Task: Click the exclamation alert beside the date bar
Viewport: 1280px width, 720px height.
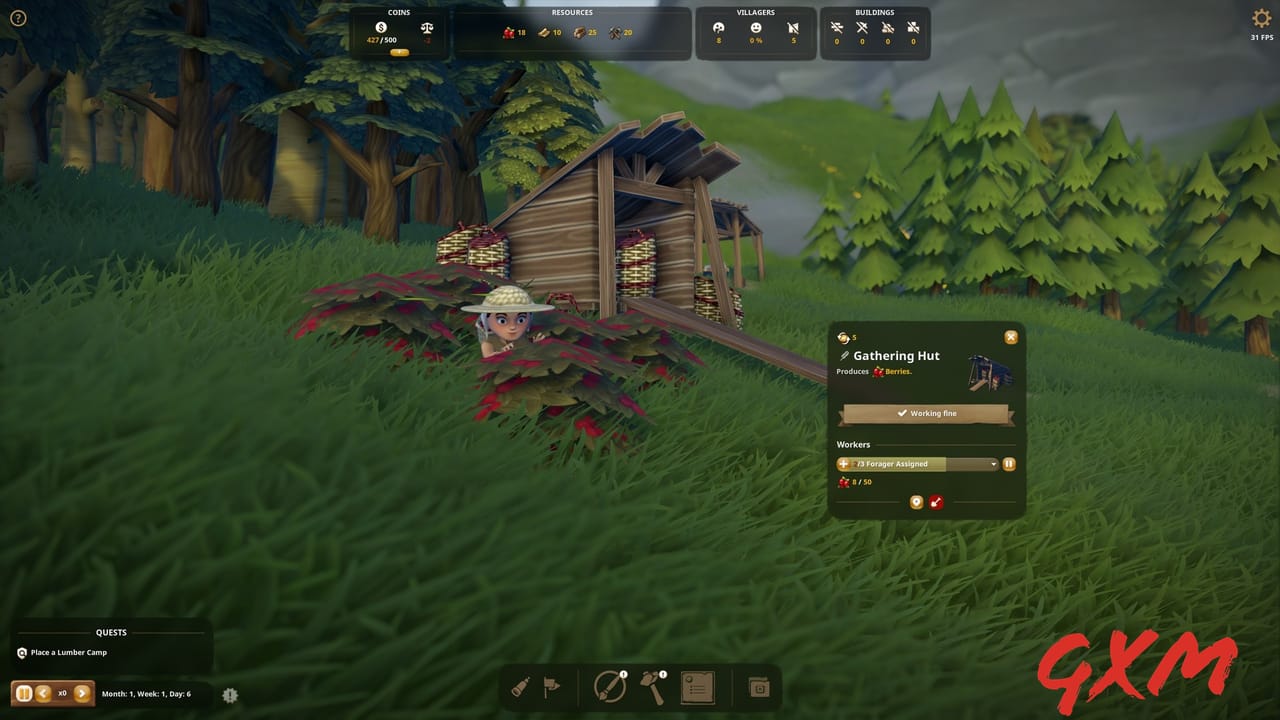Action: [230, 695]
